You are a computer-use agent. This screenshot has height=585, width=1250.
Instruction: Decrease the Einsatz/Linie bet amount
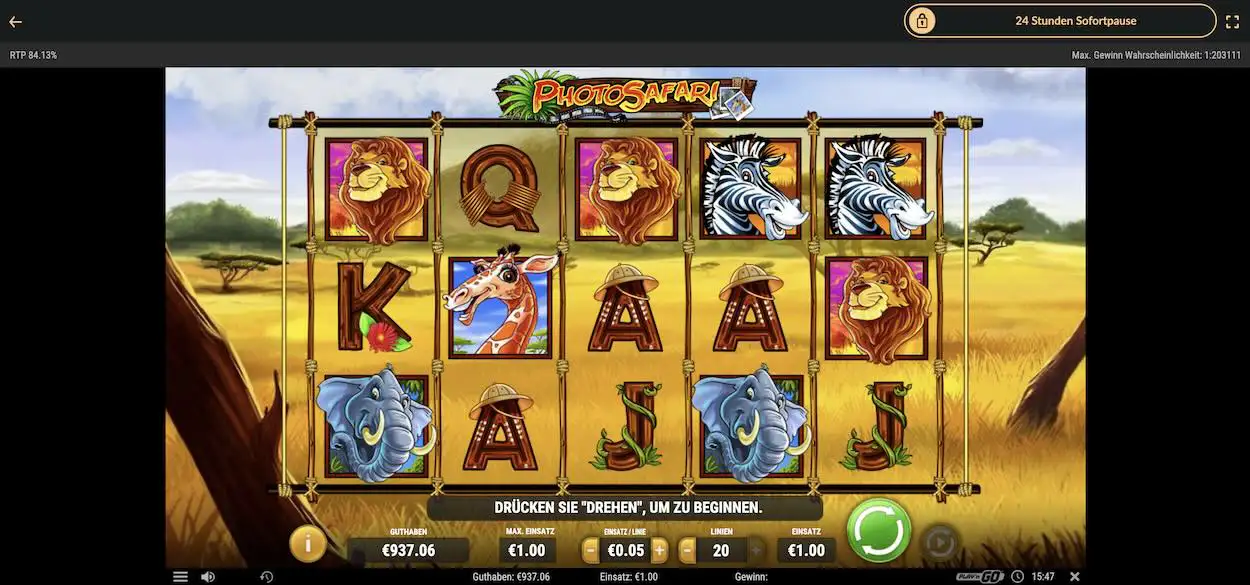pyautogui.click(x=590, y=550)
